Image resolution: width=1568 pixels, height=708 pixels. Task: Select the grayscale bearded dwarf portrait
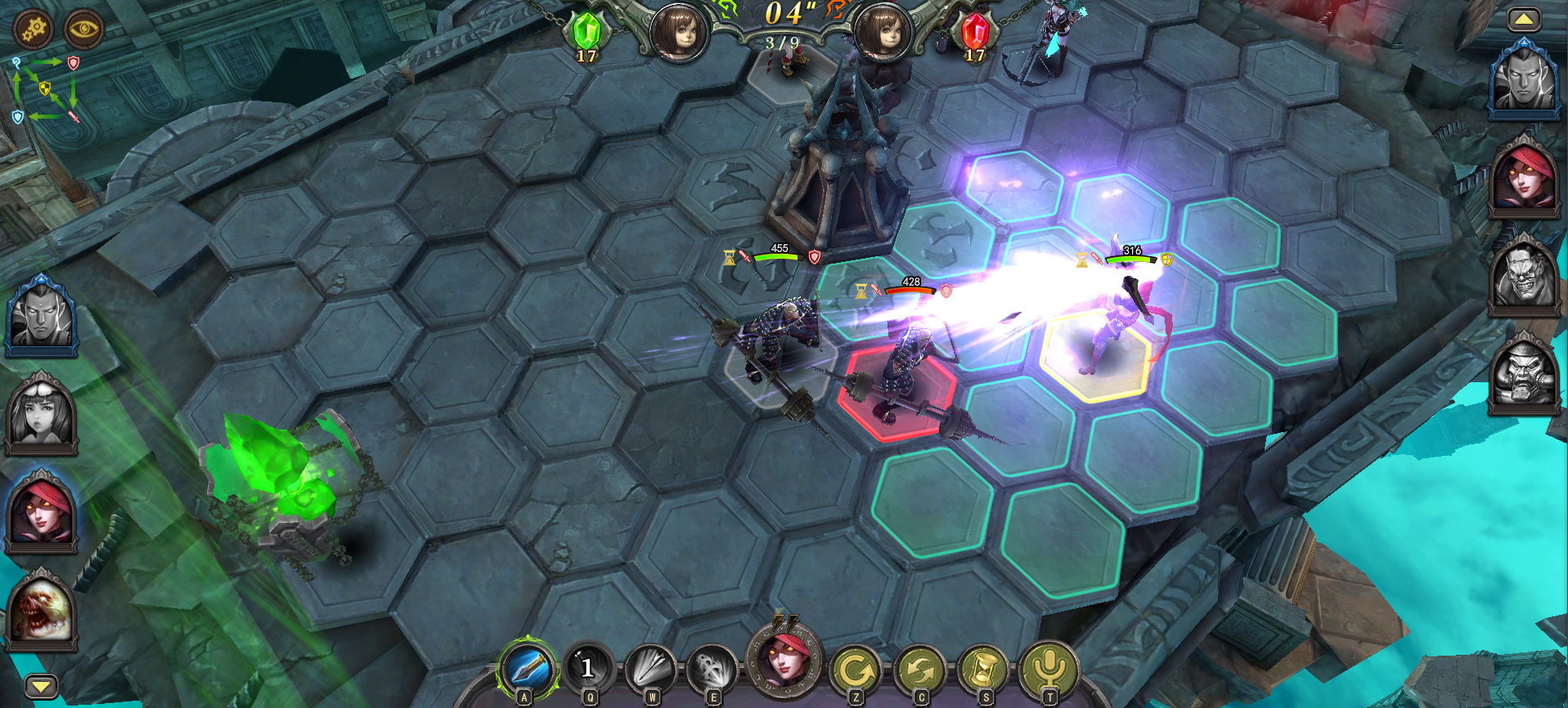(x=1525, y=377)
